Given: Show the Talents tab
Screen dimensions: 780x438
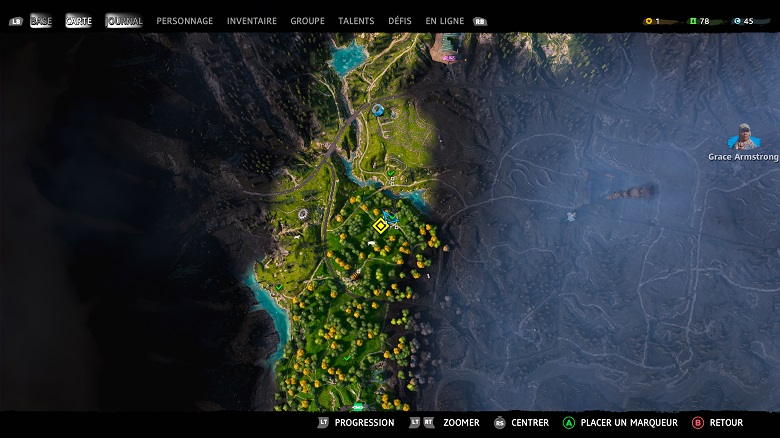Looking at the screenshot, I should pyautogui.click(x=356, y=21).
